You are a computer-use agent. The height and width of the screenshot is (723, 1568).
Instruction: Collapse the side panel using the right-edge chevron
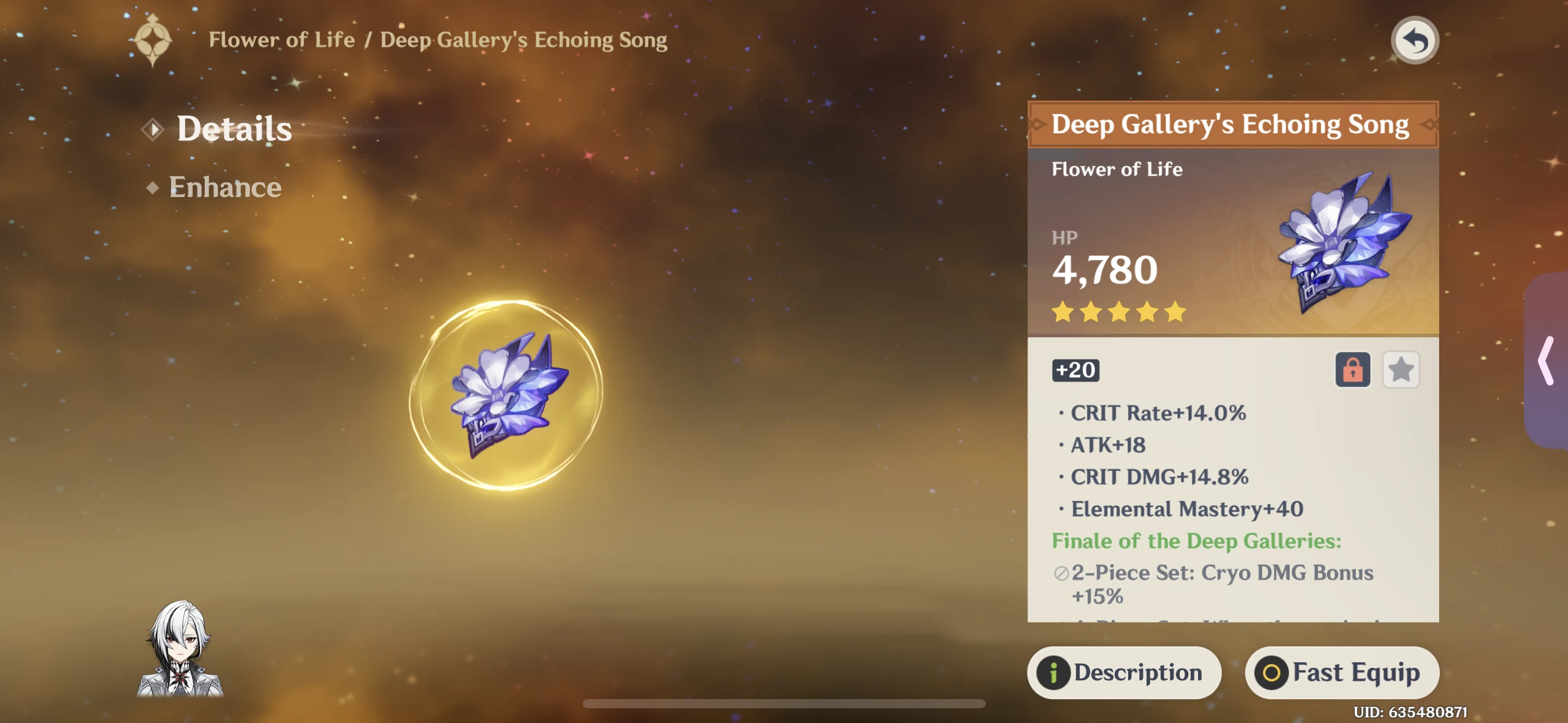click(1547, 362)
